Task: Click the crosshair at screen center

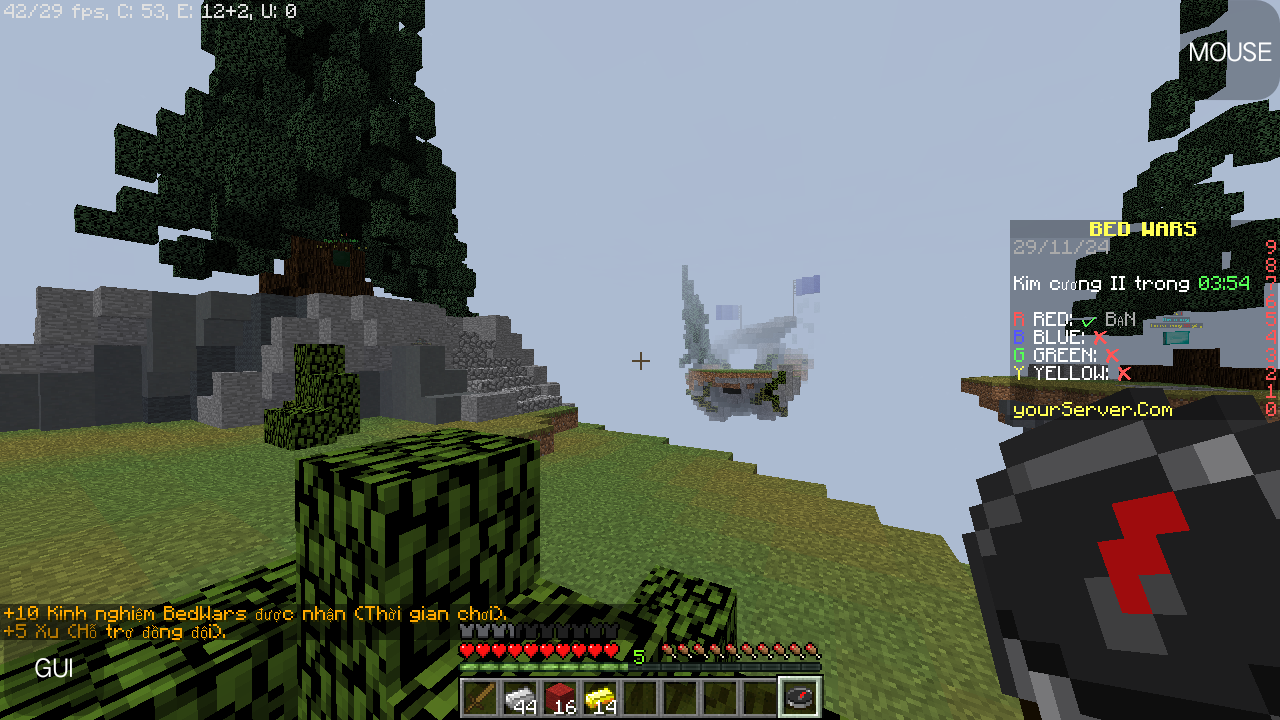Action: coord(641,361)
